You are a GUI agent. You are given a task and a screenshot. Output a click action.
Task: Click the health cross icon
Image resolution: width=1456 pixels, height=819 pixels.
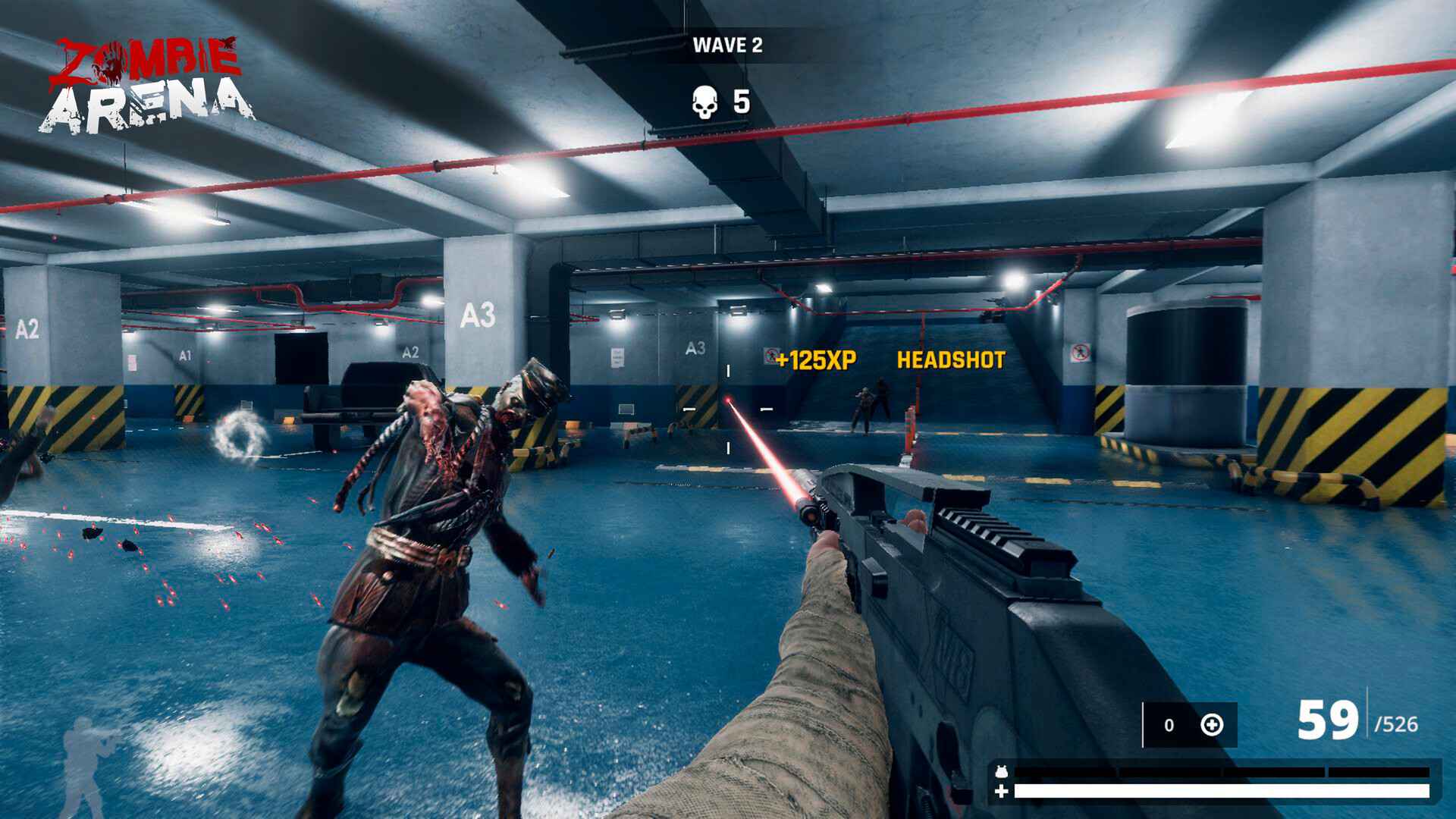(x=1002, y=791)
